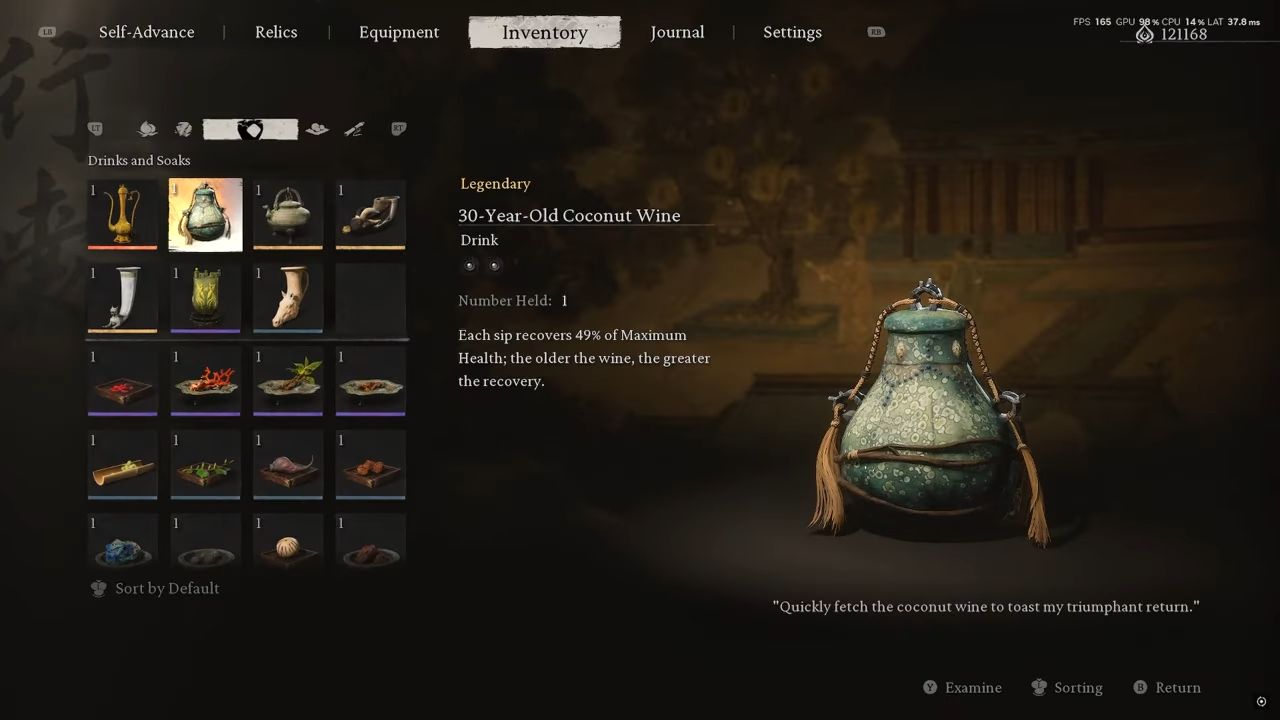Select the bamboo tube soak slot

point(122,465)
